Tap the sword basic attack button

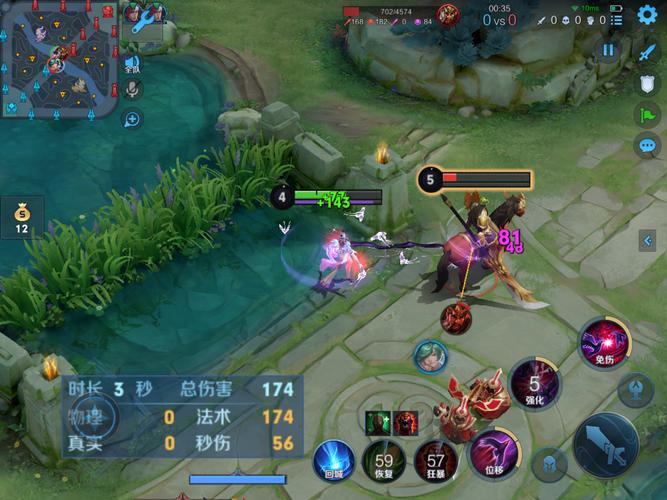(607, 445)
